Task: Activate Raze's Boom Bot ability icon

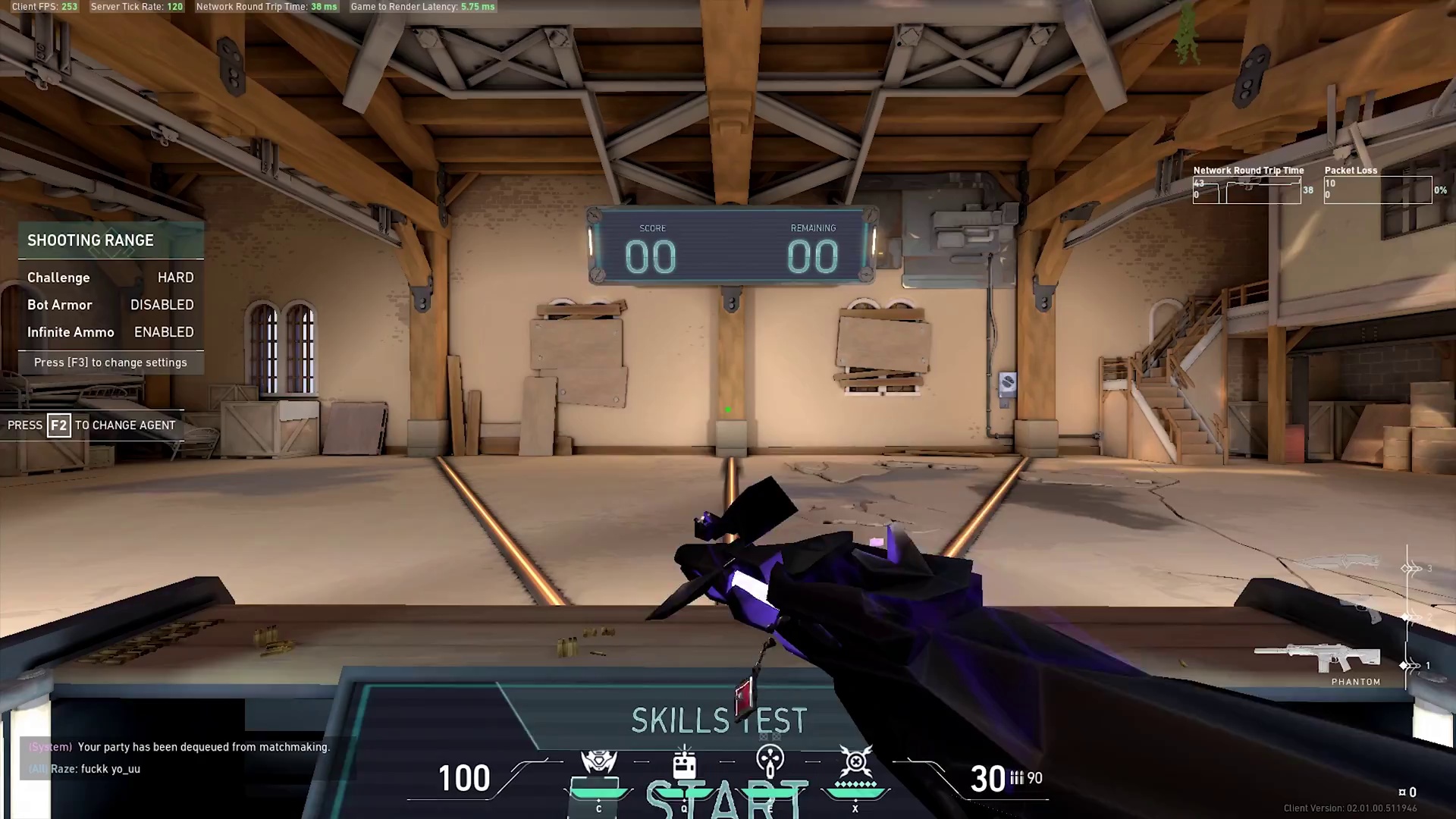Action: tap(598, 762)
